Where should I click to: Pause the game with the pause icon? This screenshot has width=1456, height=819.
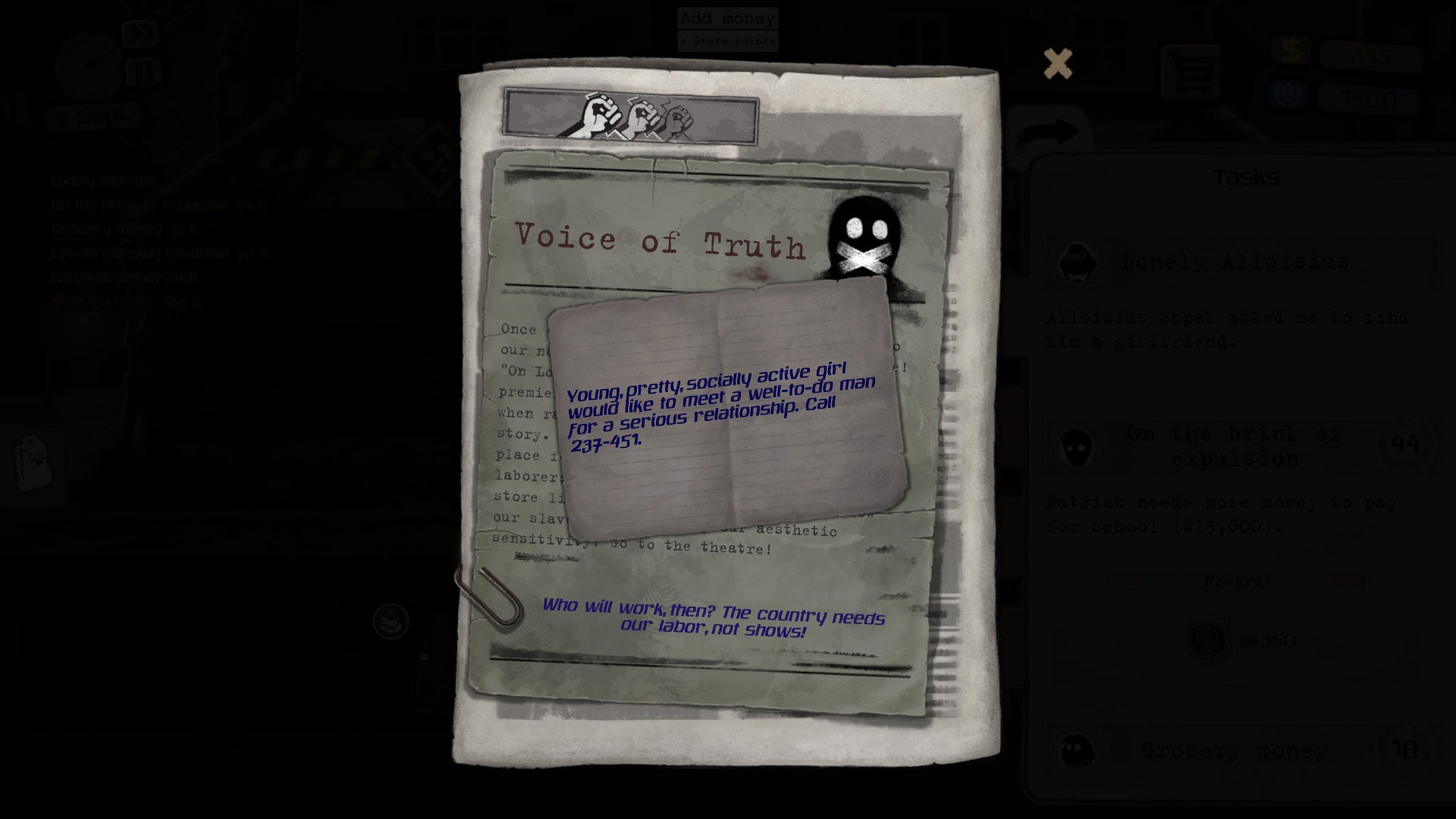click(143, 72)
